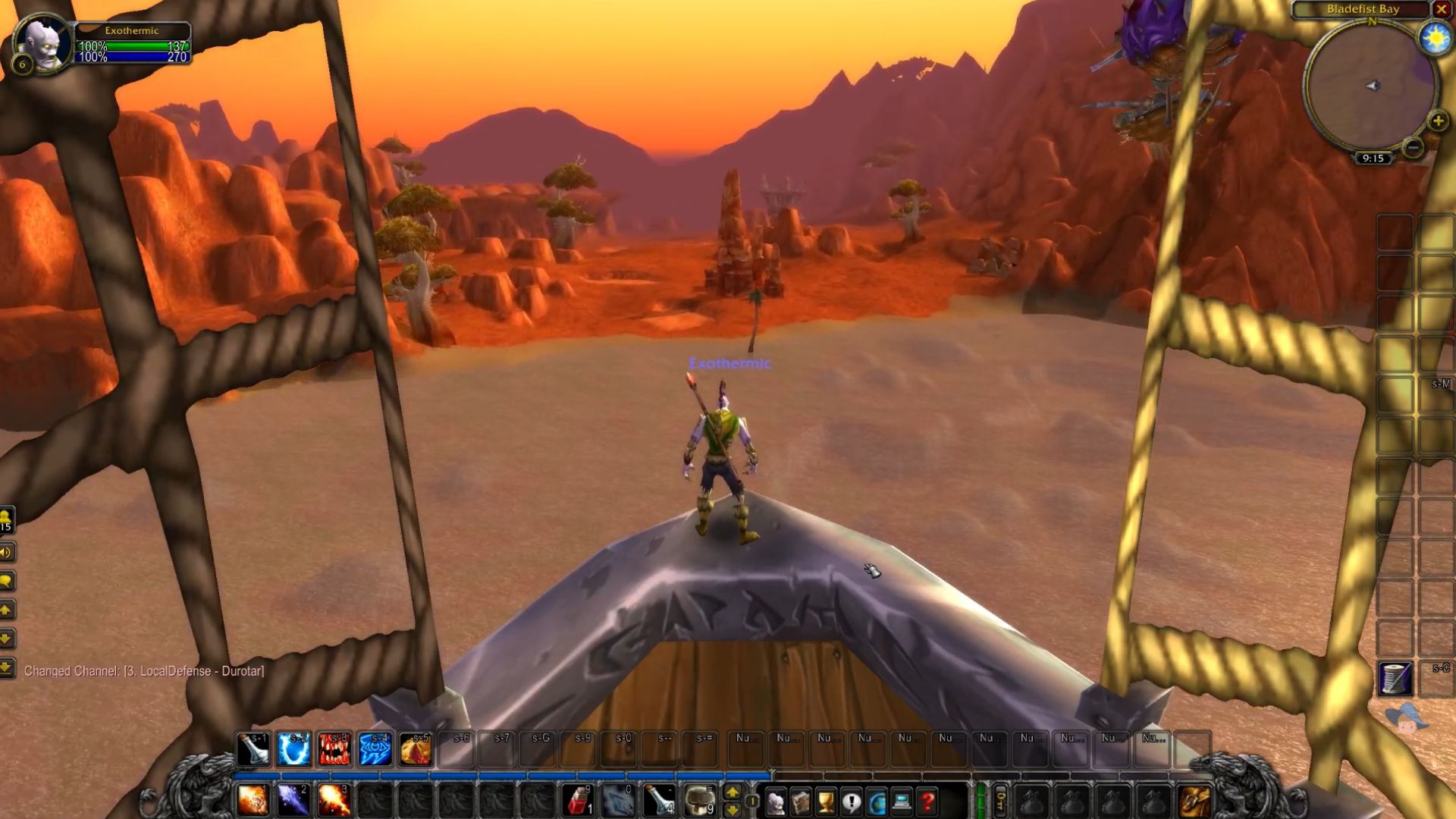Open the character info panel

coord(775,802)
